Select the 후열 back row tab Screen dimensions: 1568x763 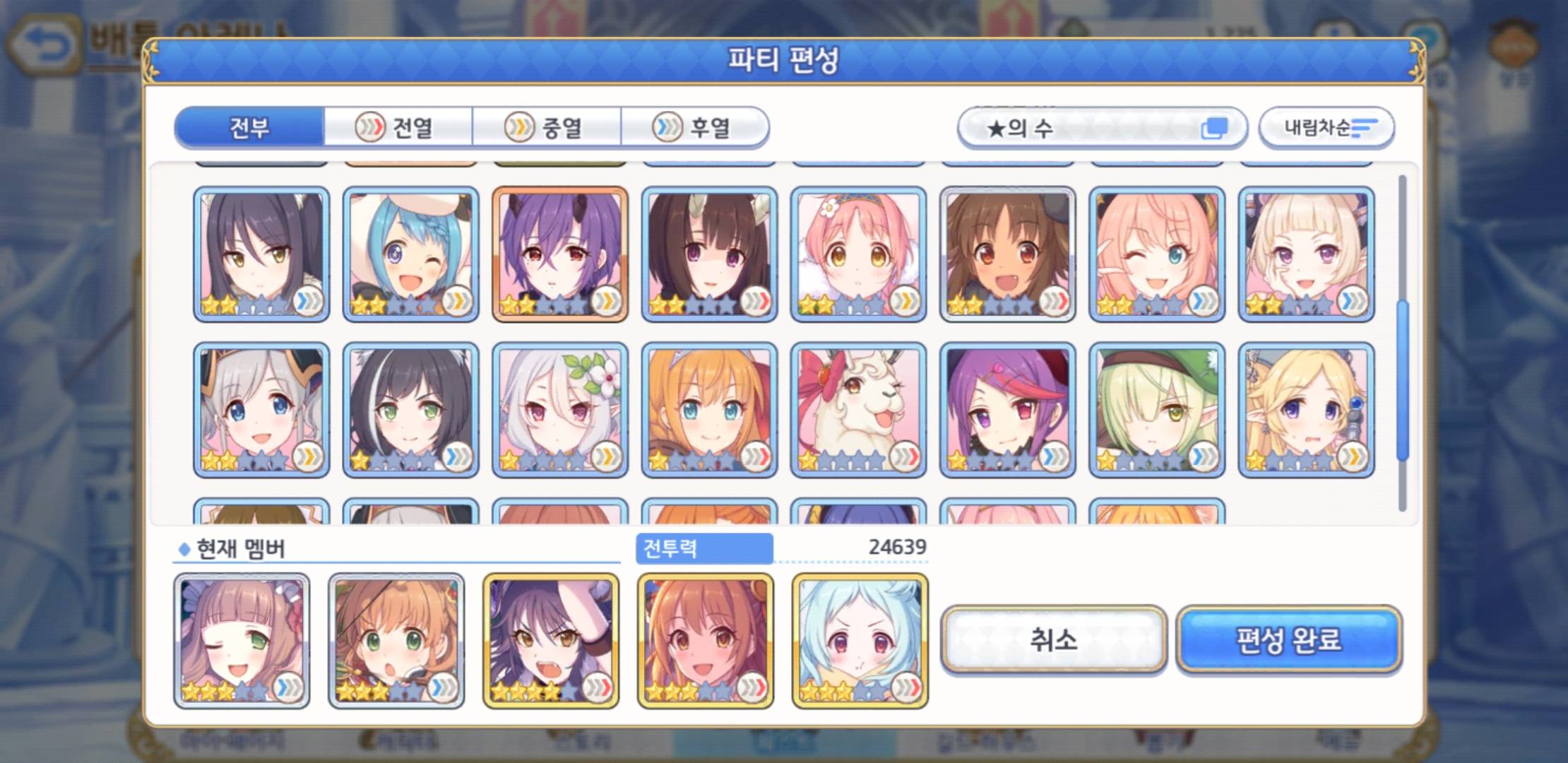pos(695,128)
